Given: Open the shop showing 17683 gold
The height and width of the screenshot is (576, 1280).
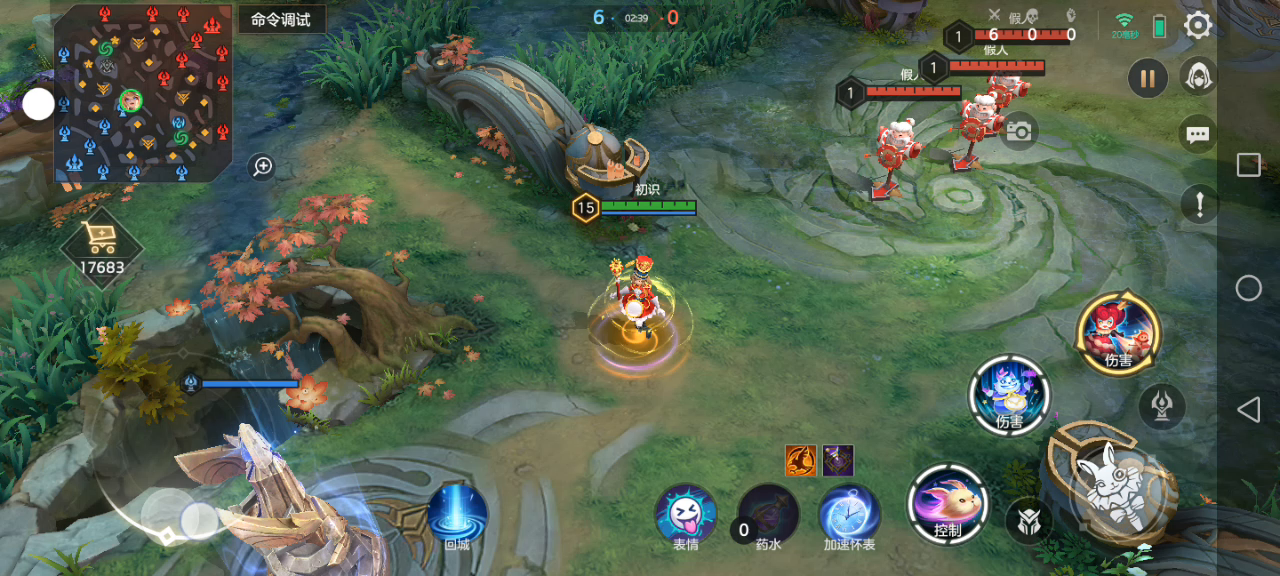Looking at the screenshot, I should tap(102, 247).
